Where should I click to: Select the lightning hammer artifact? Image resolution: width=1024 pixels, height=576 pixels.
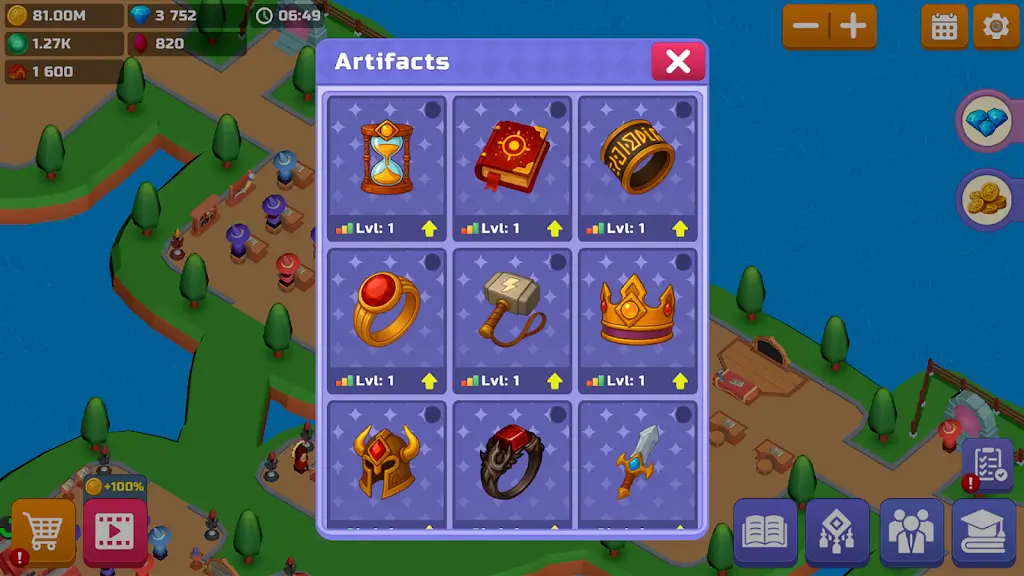coord(512,309)
